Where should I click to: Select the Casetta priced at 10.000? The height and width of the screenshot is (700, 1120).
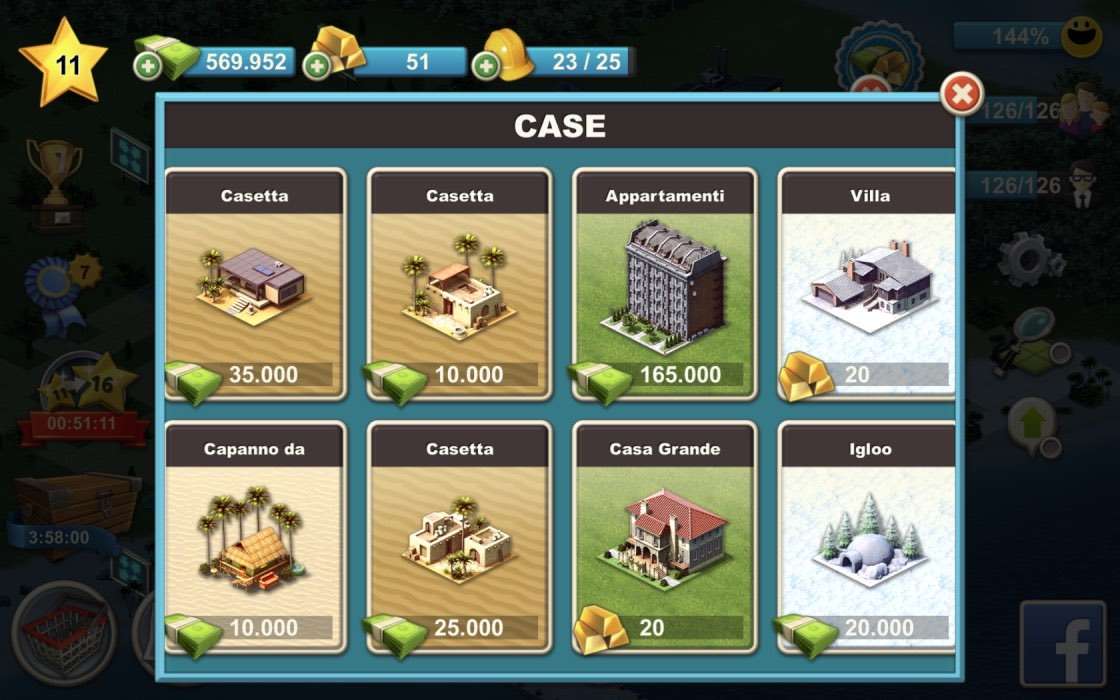pos(460,284)
